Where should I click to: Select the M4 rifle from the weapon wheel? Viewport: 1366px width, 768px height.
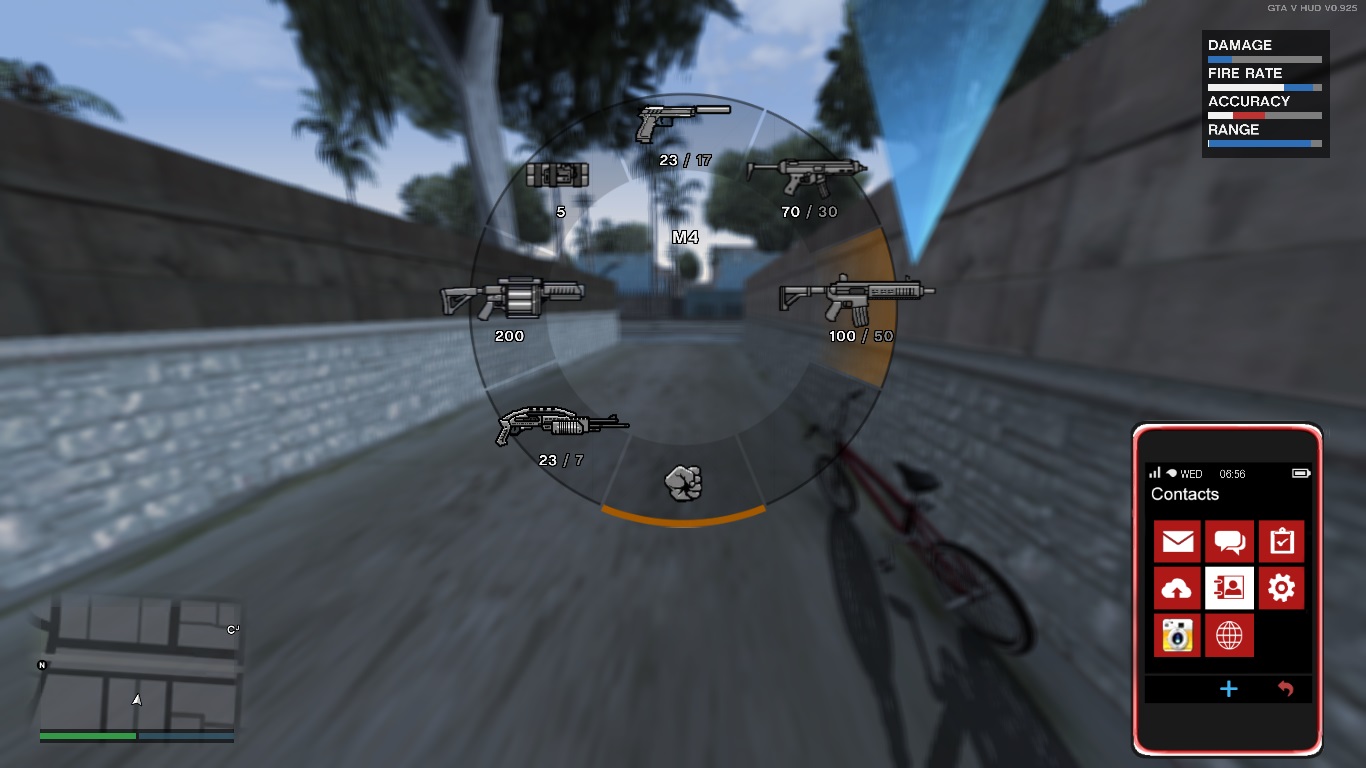point(856,295)
